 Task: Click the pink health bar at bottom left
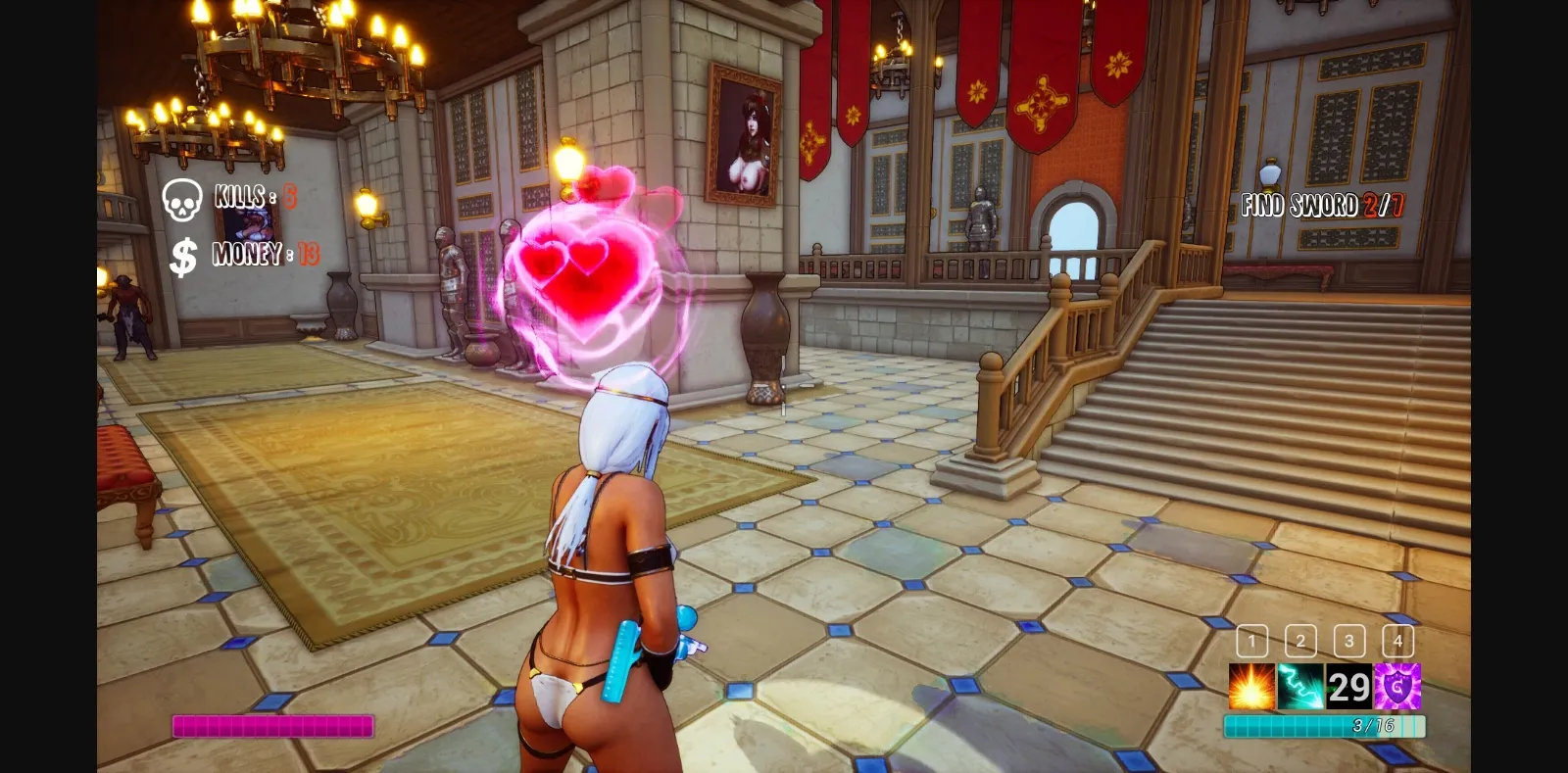[272, 725]
